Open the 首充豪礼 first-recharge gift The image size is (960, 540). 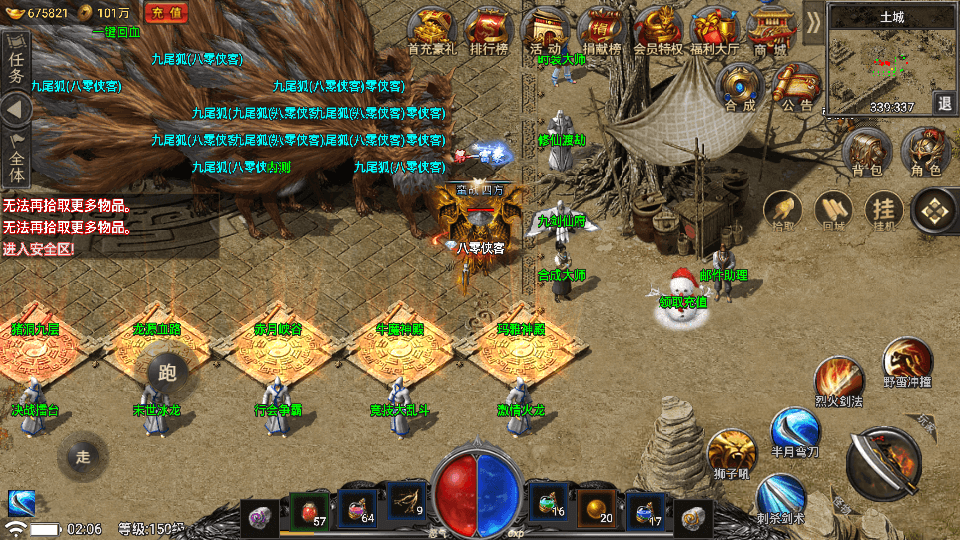pos(433,30)
